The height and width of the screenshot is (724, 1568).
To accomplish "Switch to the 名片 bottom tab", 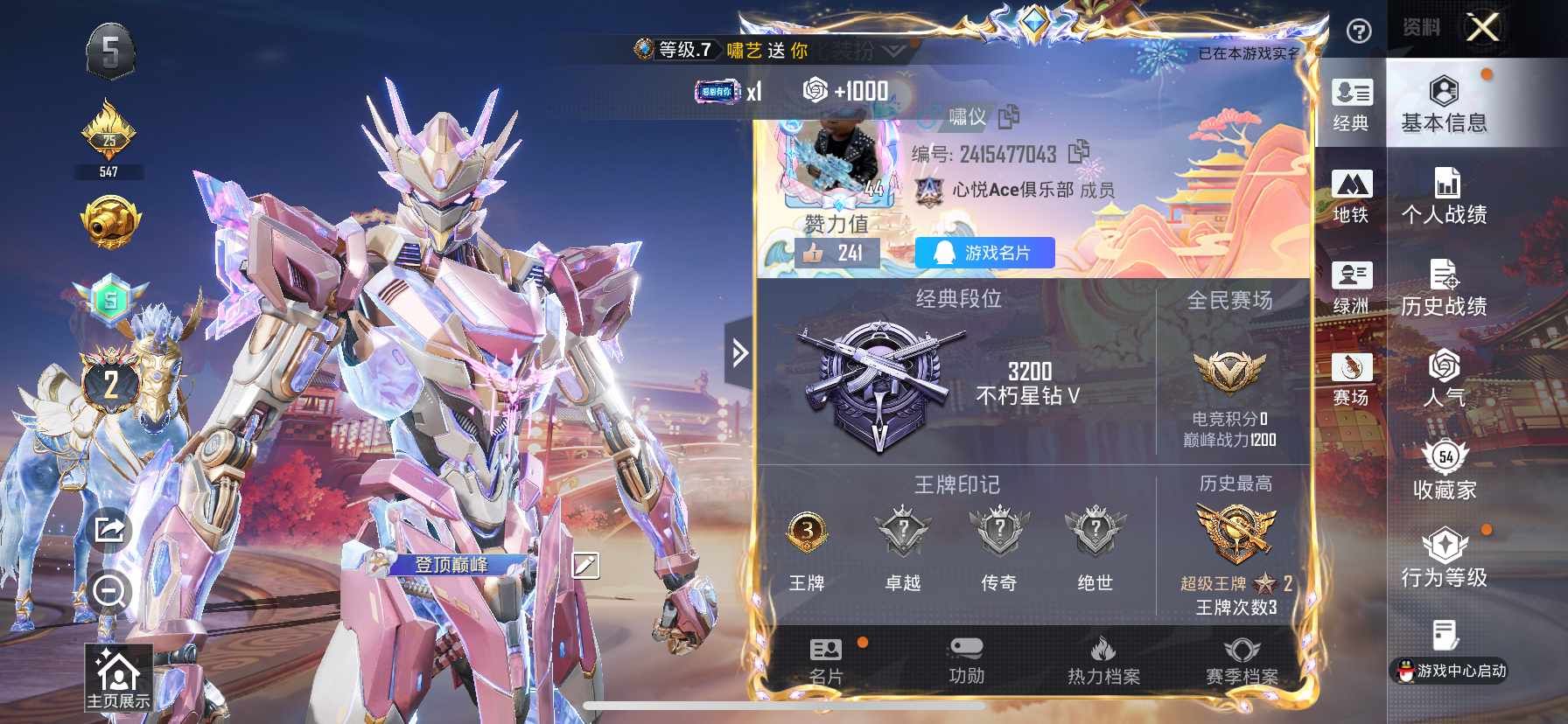I will click(826, 661).
